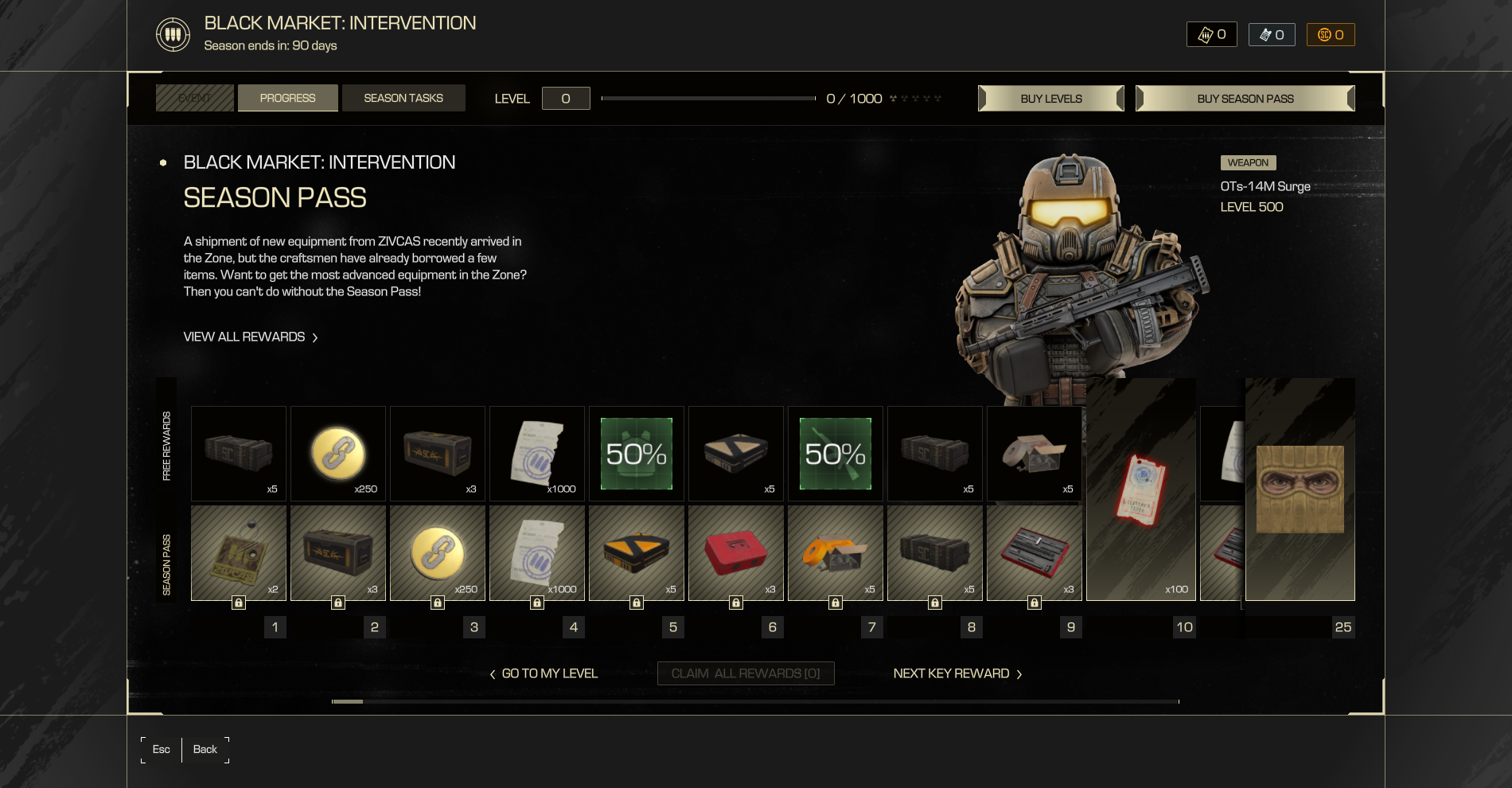1512x788 pixels.
Task: Purchase via Buy Season Pass button
Action: 1245,99
